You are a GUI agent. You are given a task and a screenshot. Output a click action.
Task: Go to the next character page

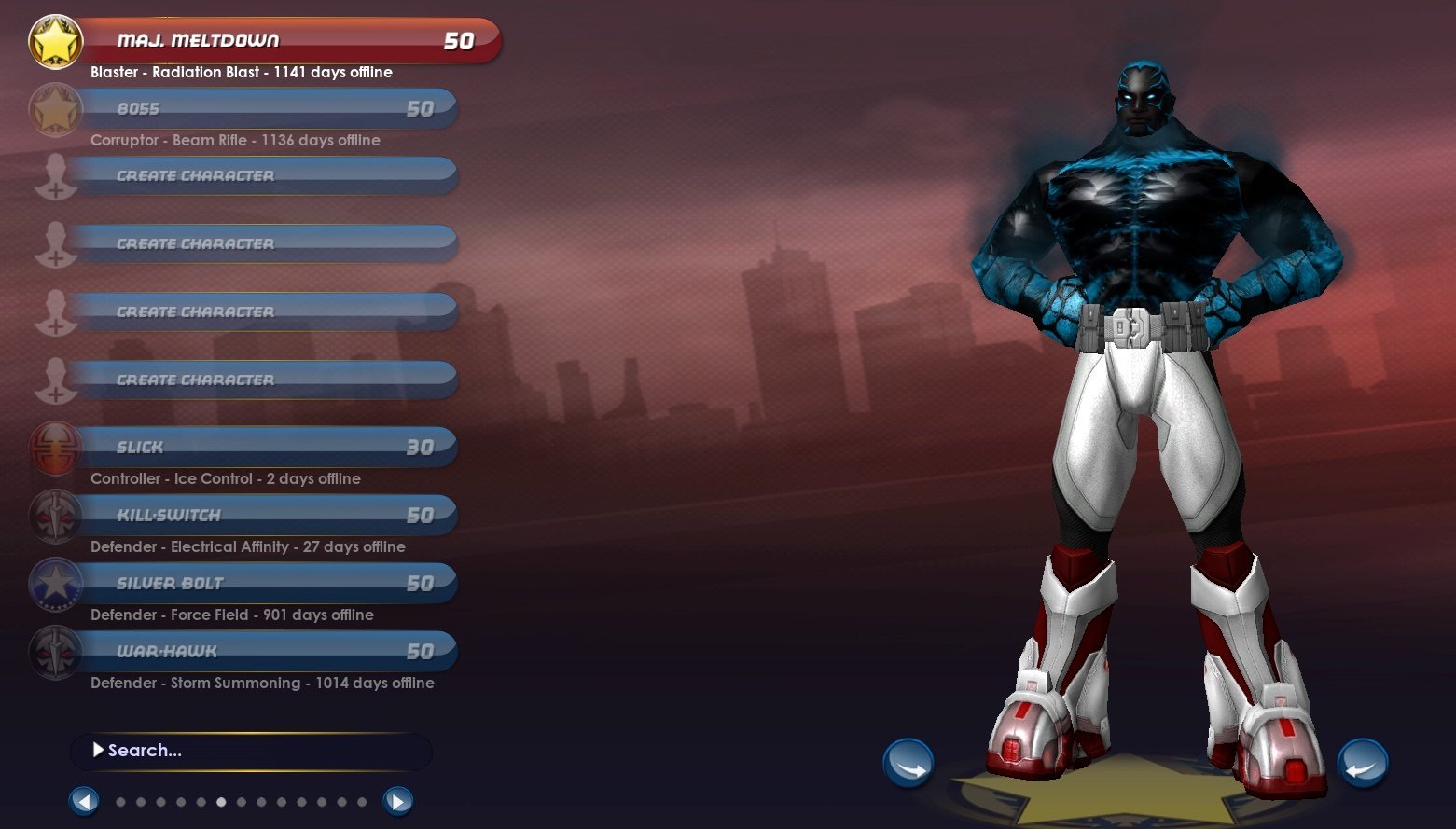[x=398, y=801]
